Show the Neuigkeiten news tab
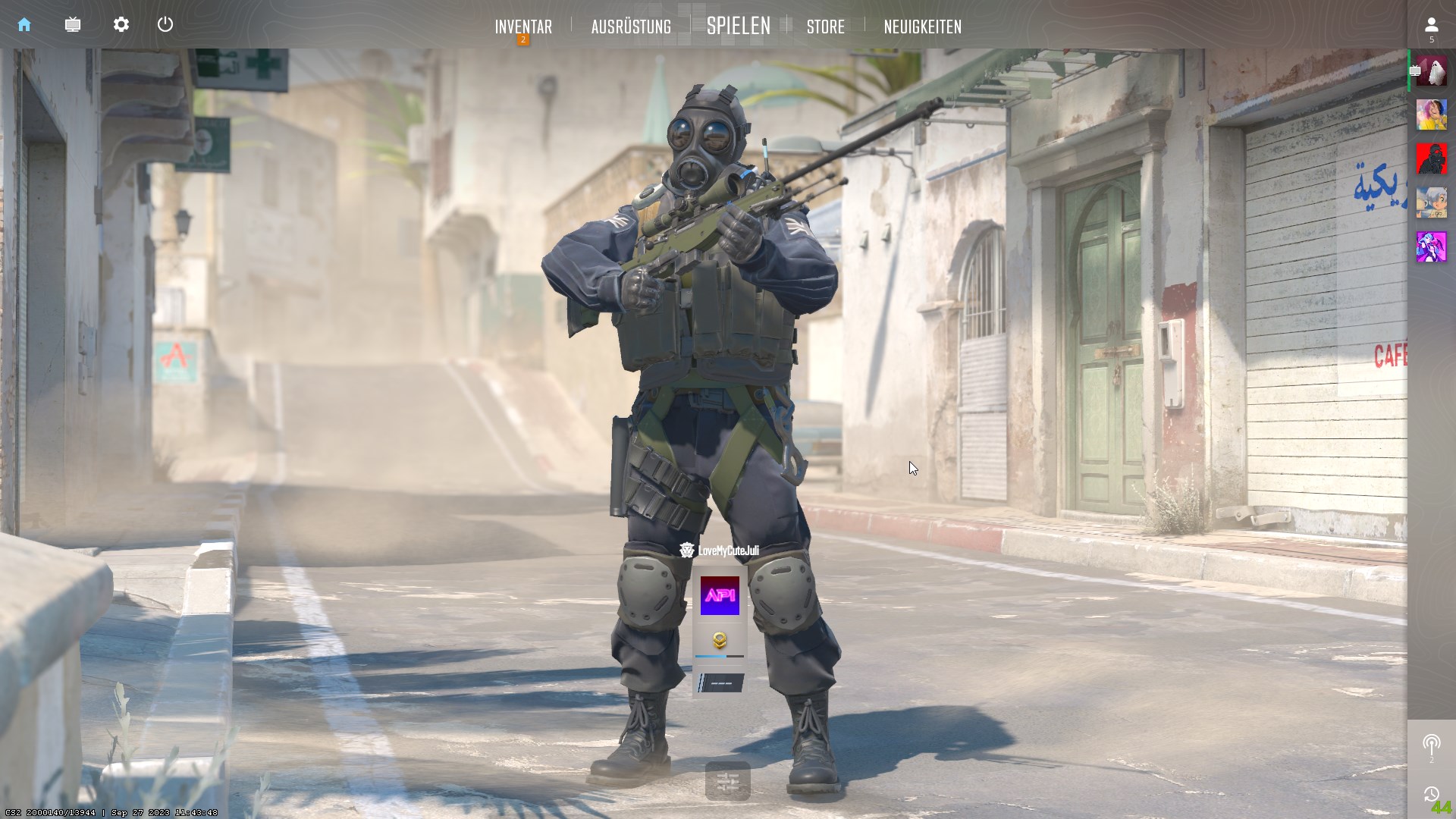Image resolution: width=1456 pixels, height=819 pixels. tap(922, 27)
